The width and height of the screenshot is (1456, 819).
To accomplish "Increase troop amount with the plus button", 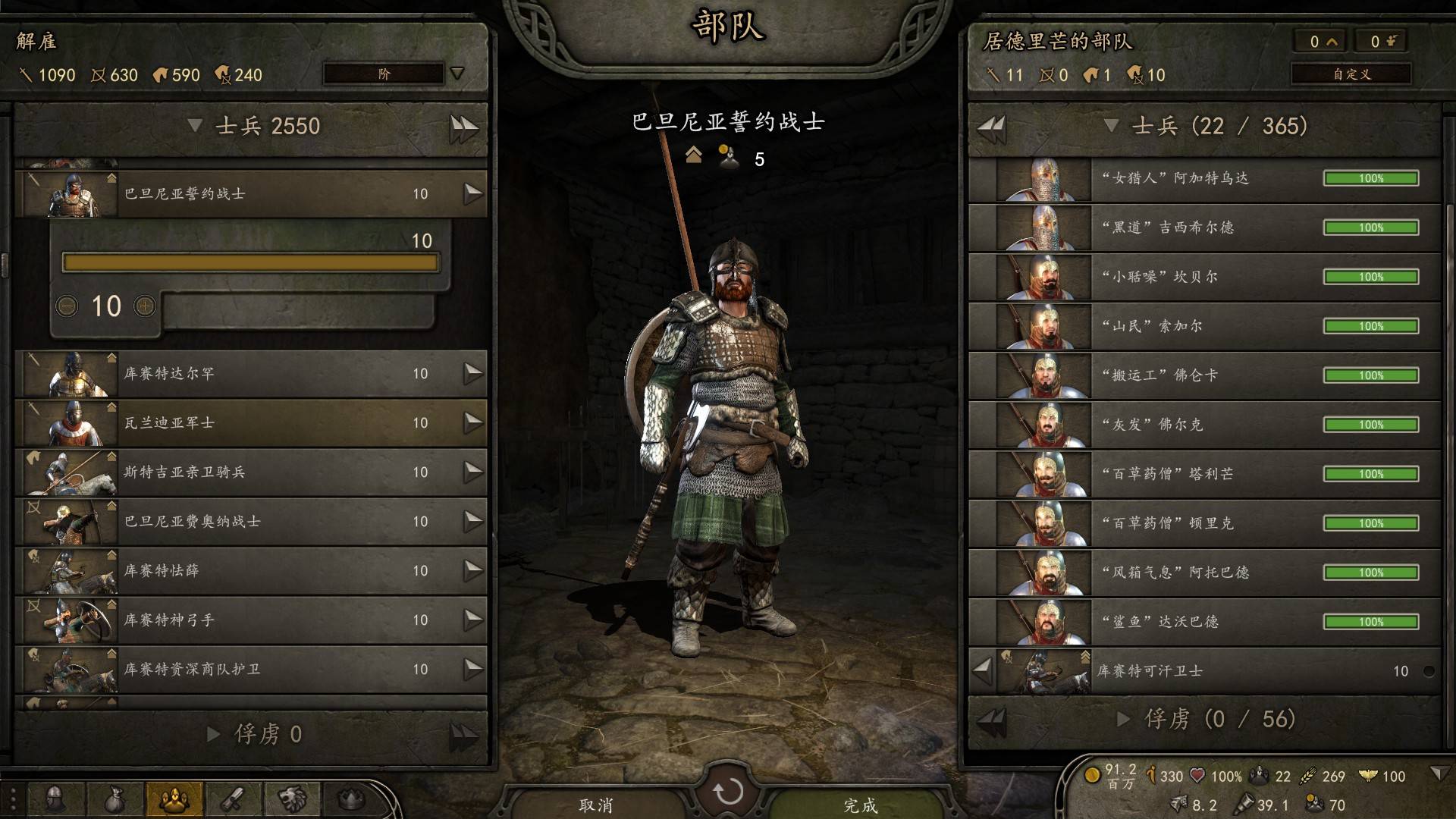I will tap(145, 306).
